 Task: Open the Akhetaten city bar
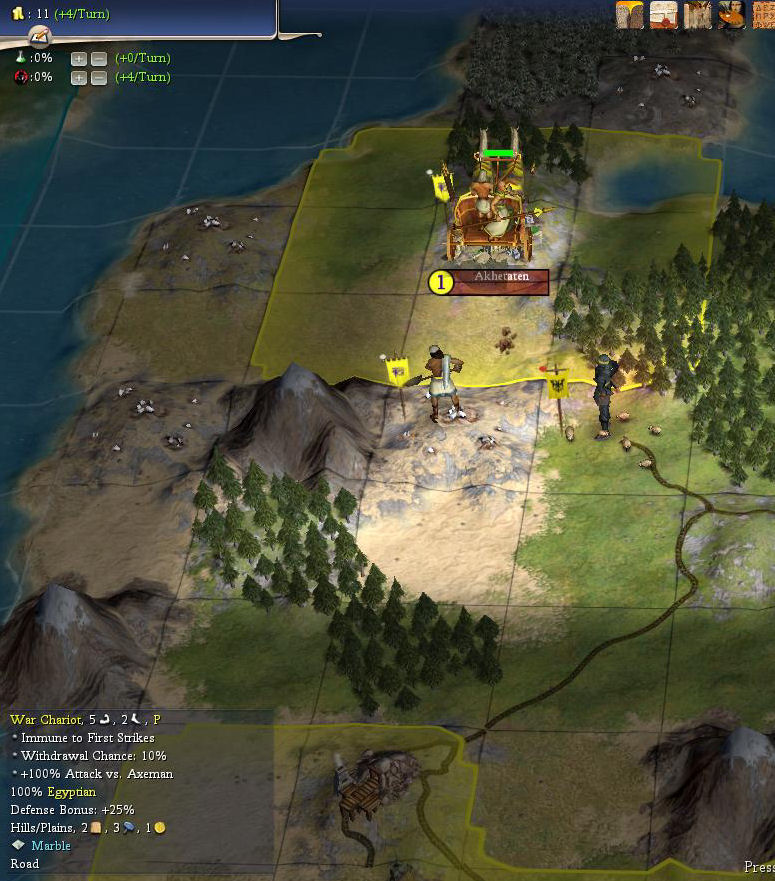(499, 282)
